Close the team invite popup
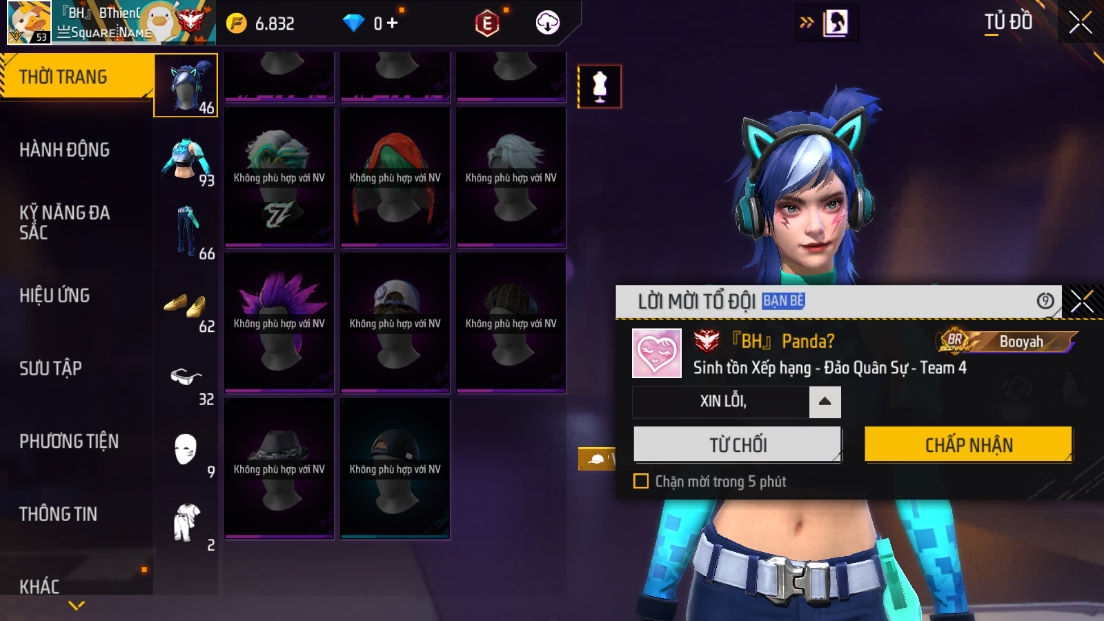Image resolution: width=1104 pixels, height=621 pixels. pyautogui.click(x=1081, y=301)
